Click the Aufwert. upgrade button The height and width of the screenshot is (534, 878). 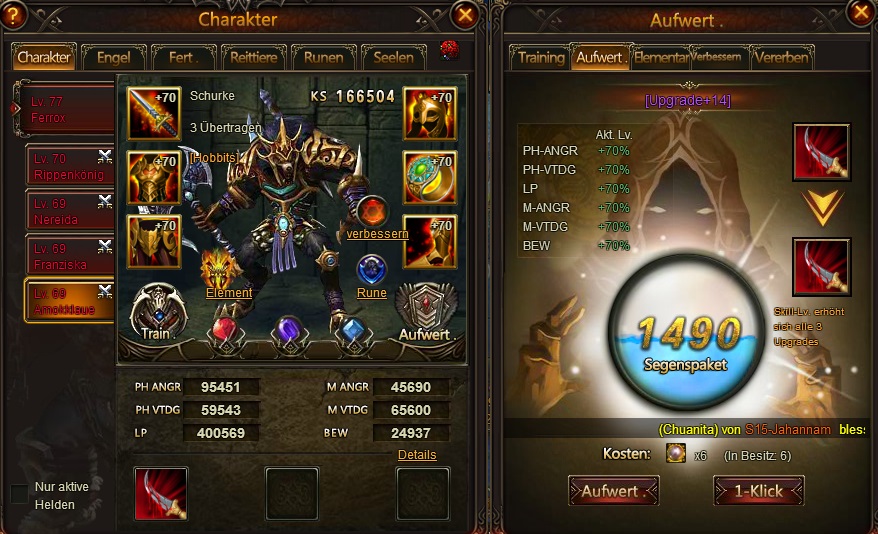(614, 491)
